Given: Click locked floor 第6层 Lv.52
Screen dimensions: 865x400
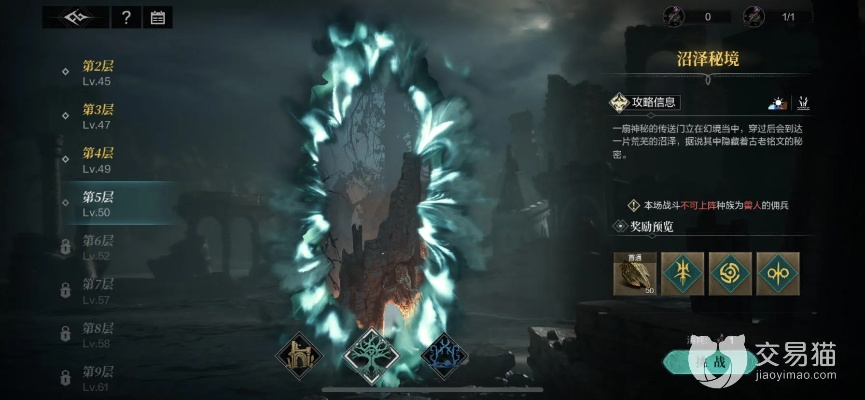Looking at the screenshot, I should tap(98, 247).
